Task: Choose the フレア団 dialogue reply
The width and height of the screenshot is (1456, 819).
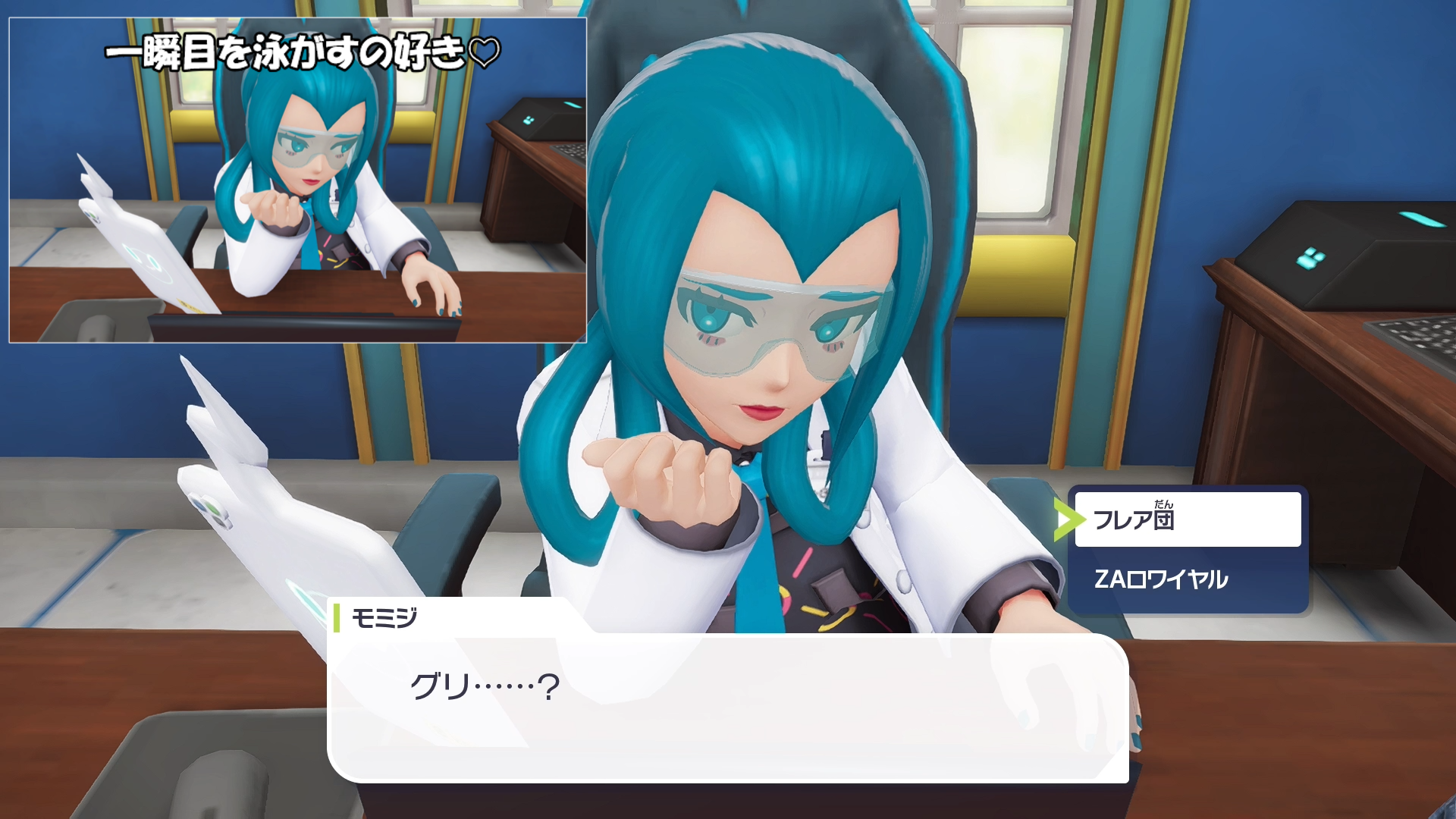Action: [1187, 519]
